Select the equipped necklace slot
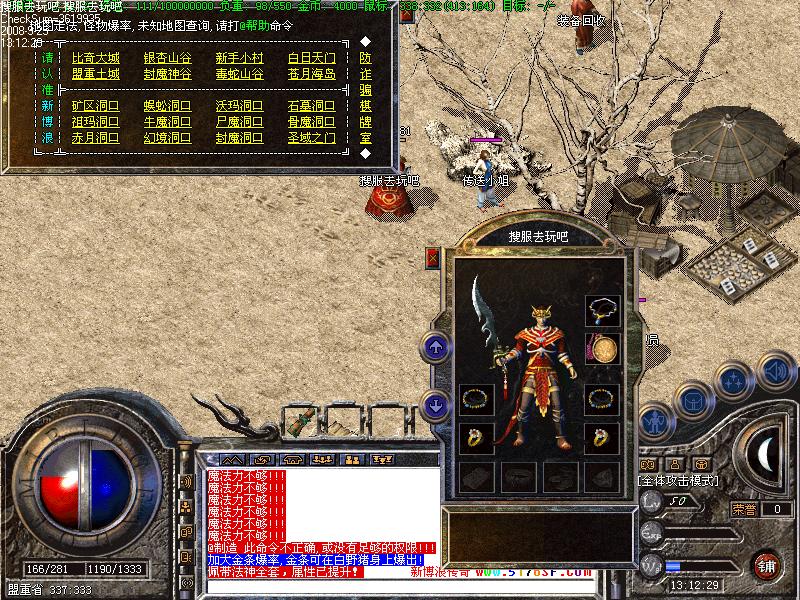The width and height of the screenshot is (800, 600). point(602,310)
